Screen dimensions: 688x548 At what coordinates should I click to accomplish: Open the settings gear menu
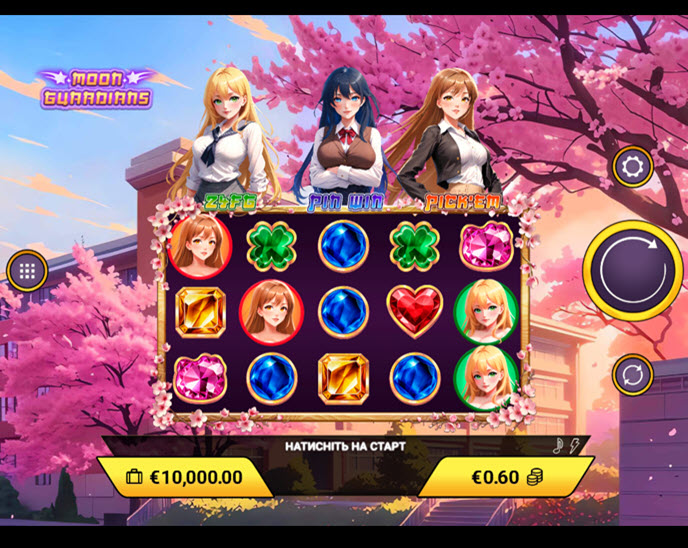click(632, 166)
